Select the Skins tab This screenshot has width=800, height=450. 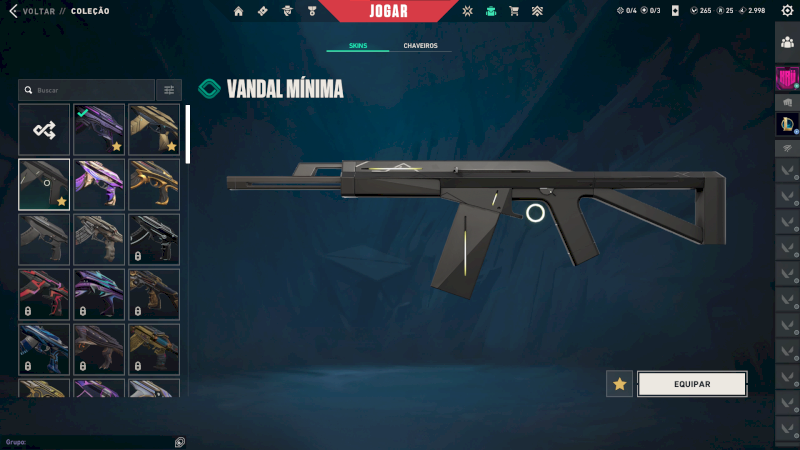point(358,46)
